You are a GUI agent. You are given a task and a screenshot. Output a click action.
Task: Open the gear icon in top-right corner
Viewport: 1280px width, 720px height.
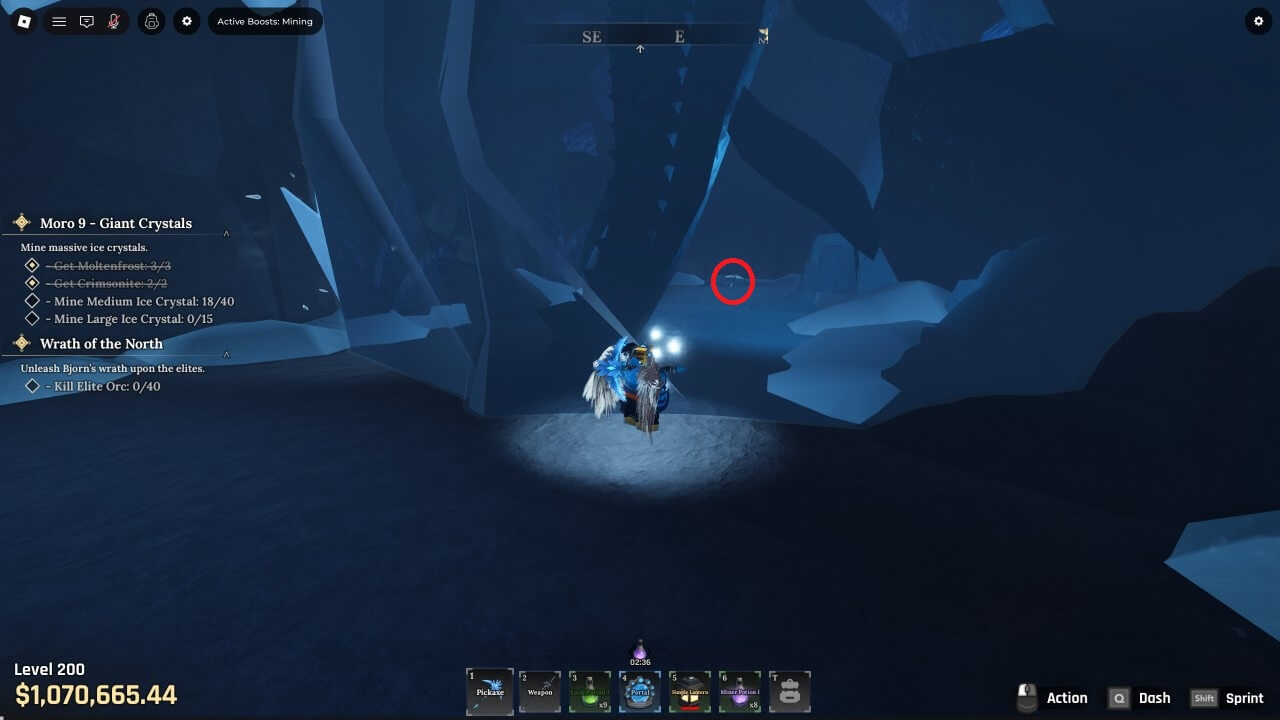coord(1258,21)
